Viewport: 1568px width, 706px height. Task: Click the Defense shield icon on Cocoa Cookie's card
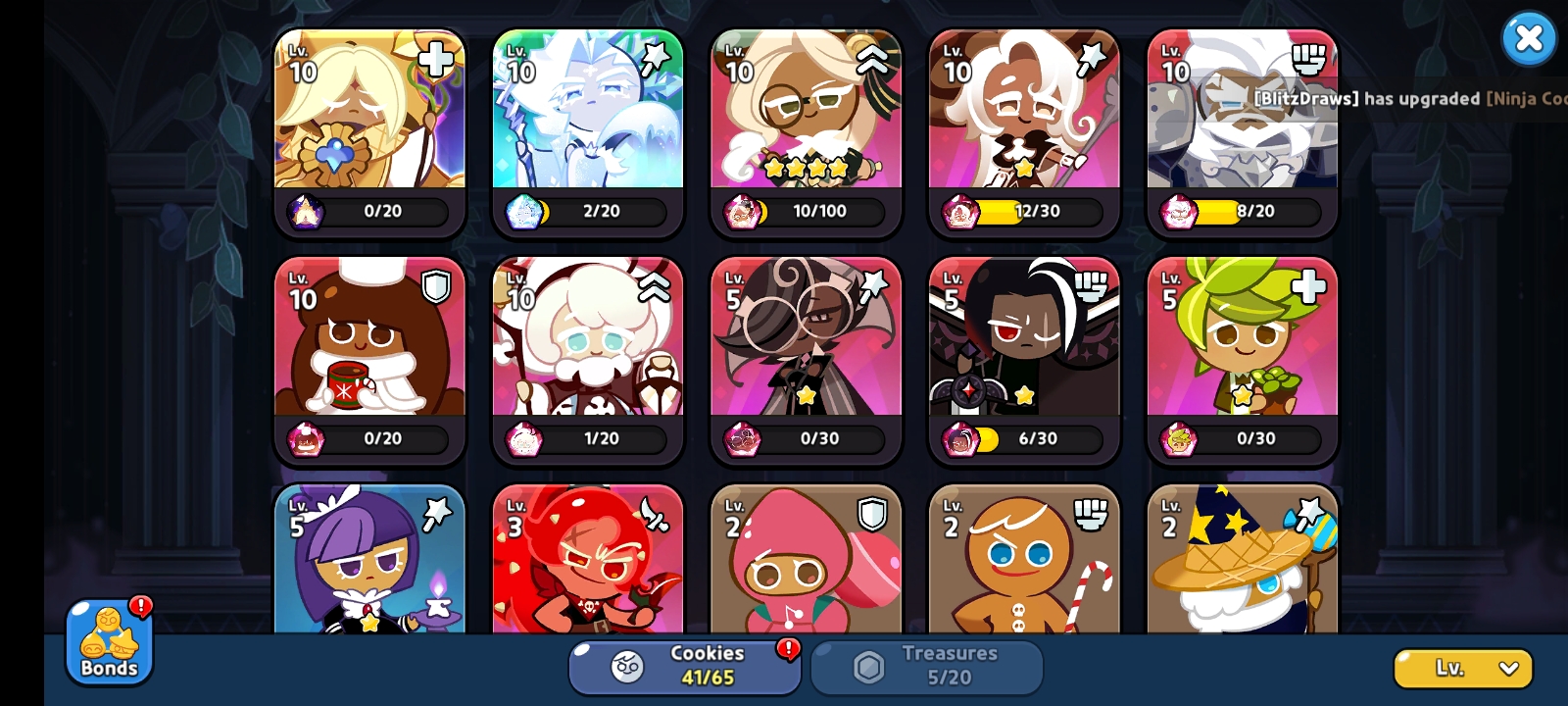point(436,286)
